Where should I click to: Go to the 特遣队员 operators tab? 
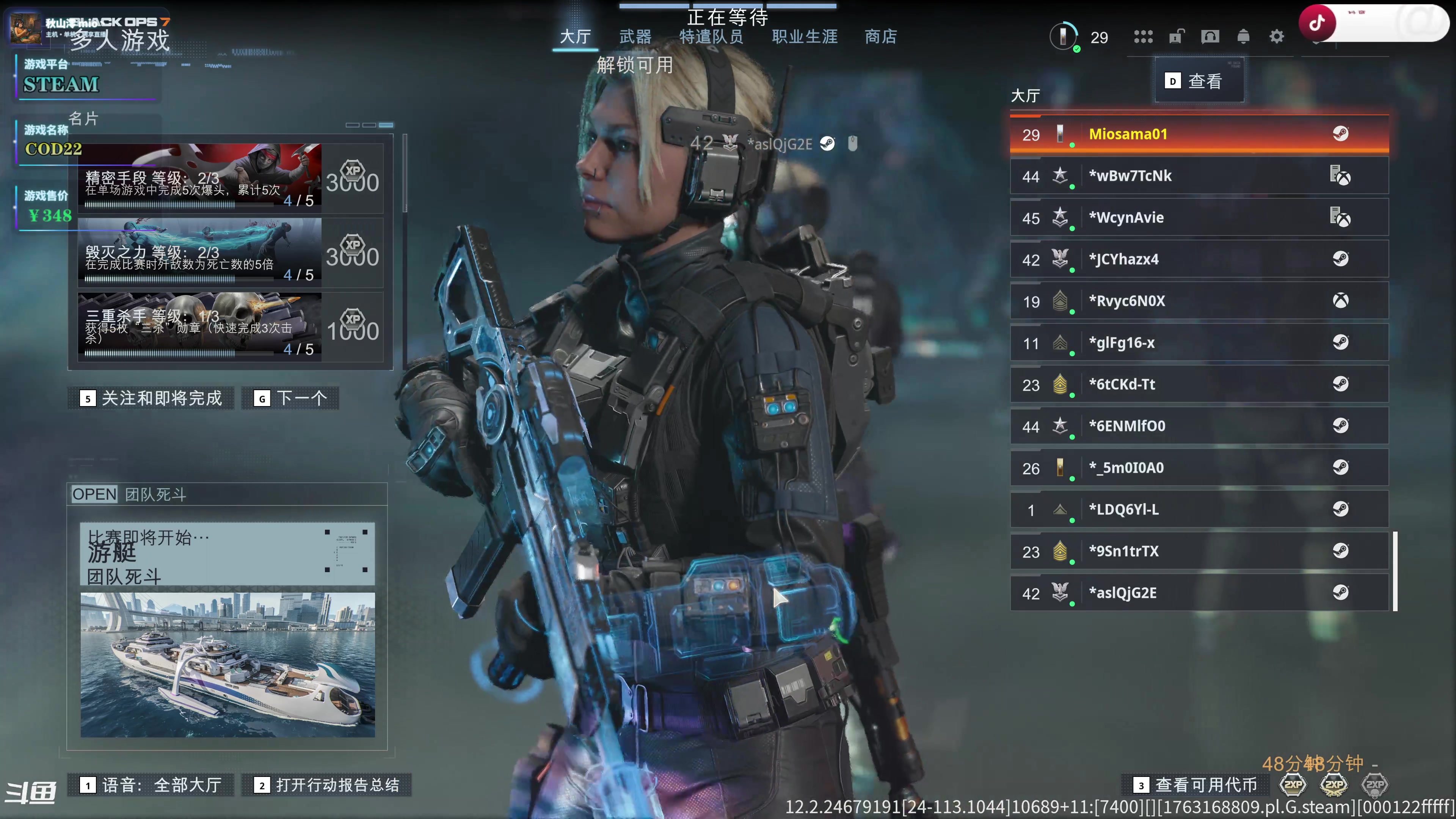[711, 37]
